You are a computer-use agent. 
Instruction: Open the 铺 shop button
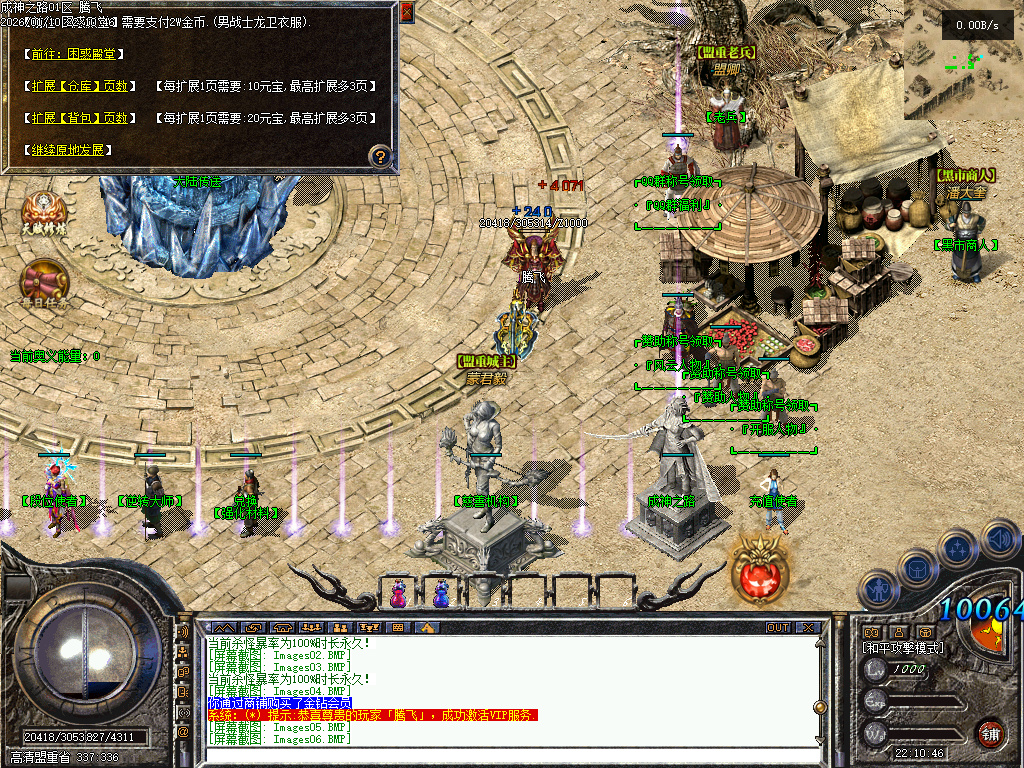(x=990, y=732)
